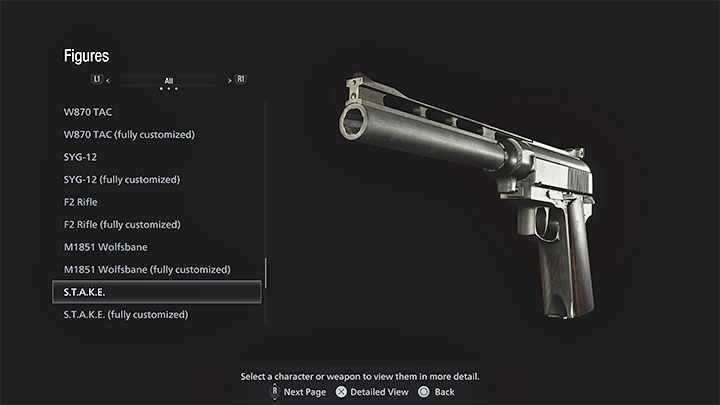Image resolution: width=720 pixels, height=405 pixels.
Task: Select the highlighted S.T.A.K.E. entry
Action: (x=156, y=292)
